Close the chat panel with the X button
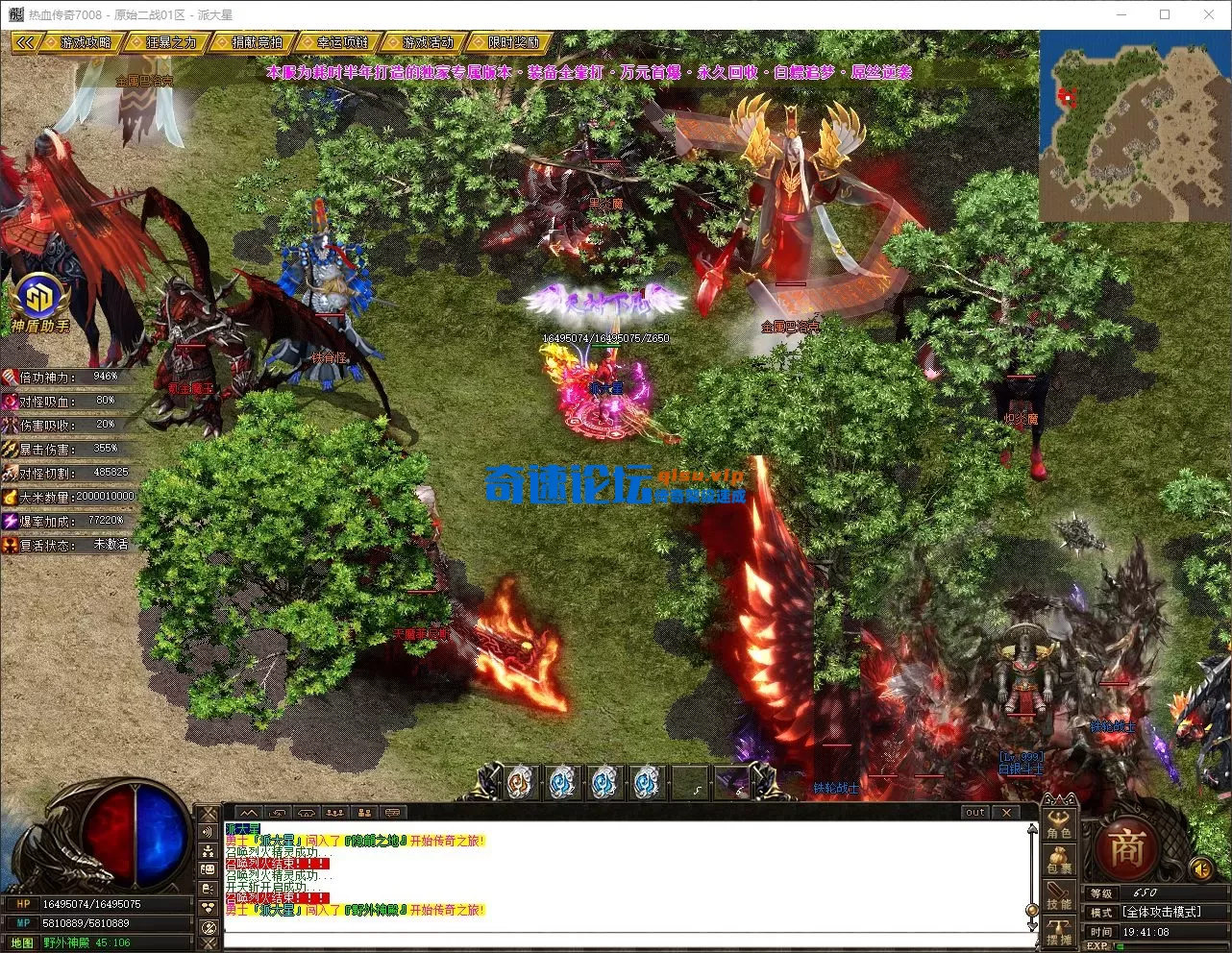The image size is (1232, 953). (1006, 813)
